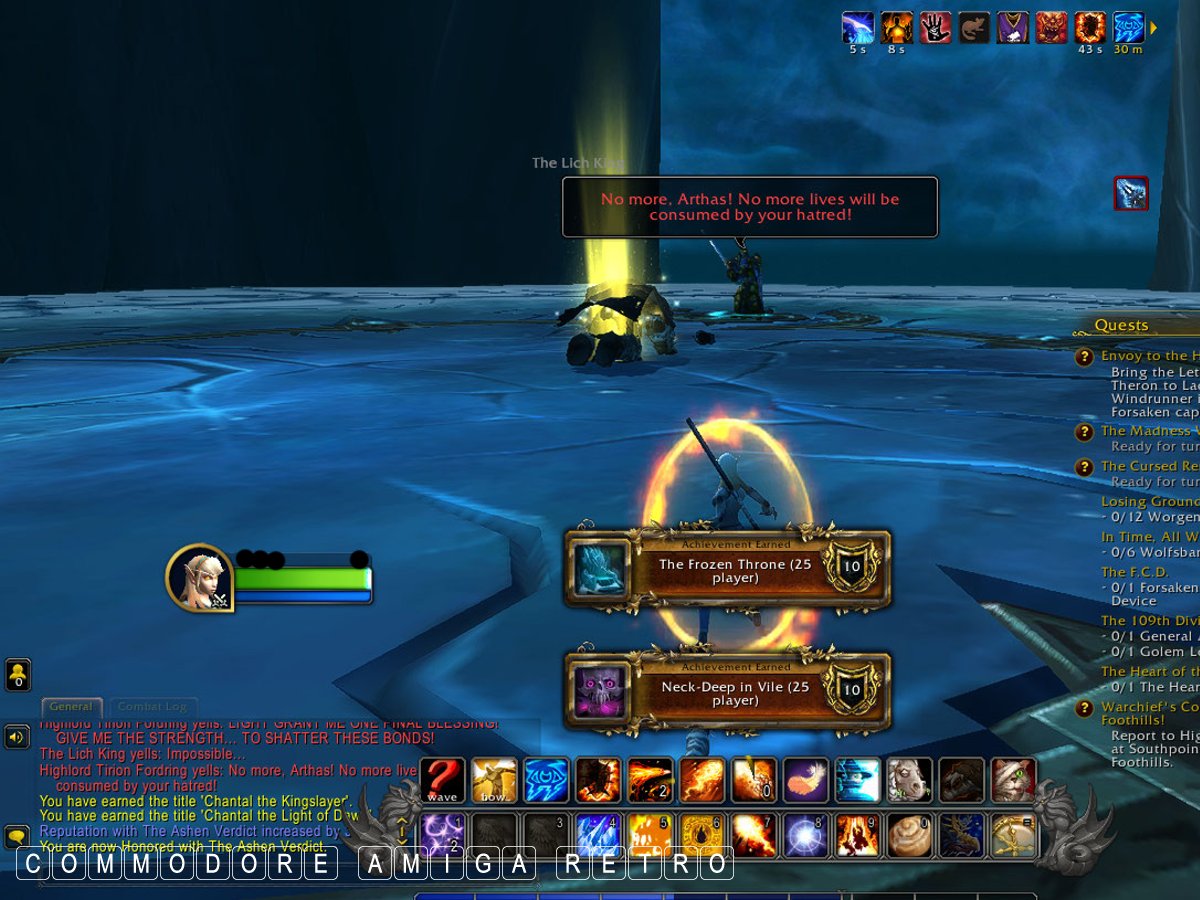Activate the Polymorph sheep spell
1200x900 pixels.
[910, 780]
